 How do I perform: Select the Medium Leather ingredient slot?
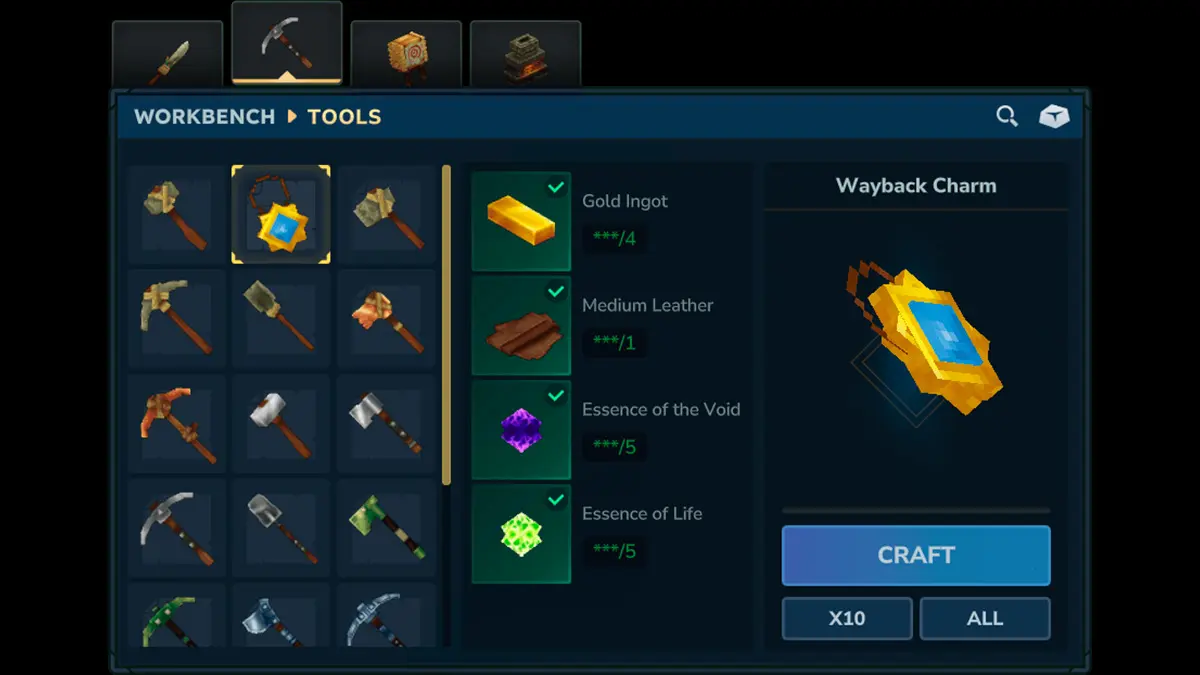coord(521,325)
